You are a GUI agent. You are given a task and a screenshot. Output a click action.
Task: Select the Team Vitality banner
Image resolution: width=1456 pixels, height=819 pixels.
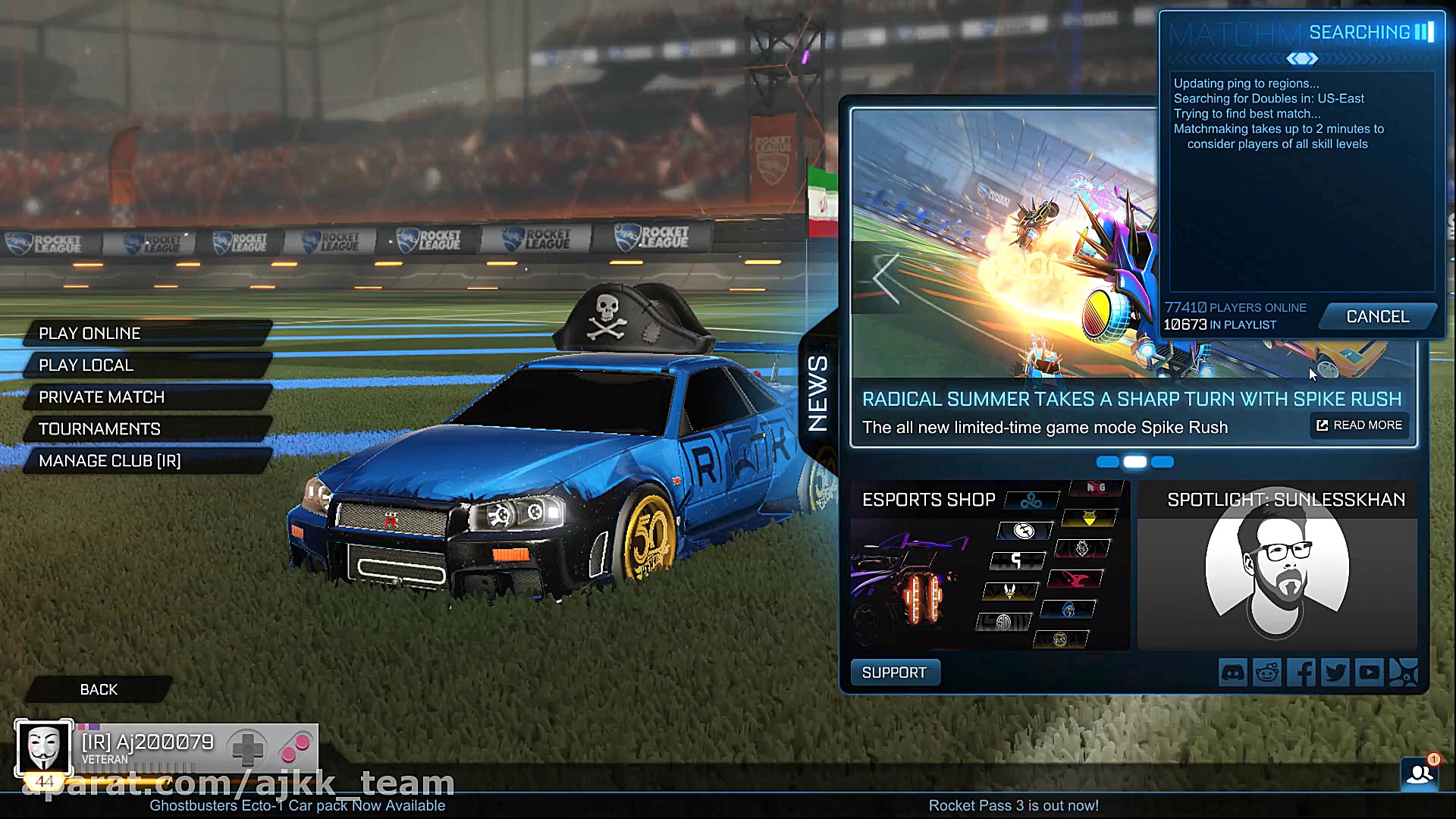click(x=1010, y=591)
